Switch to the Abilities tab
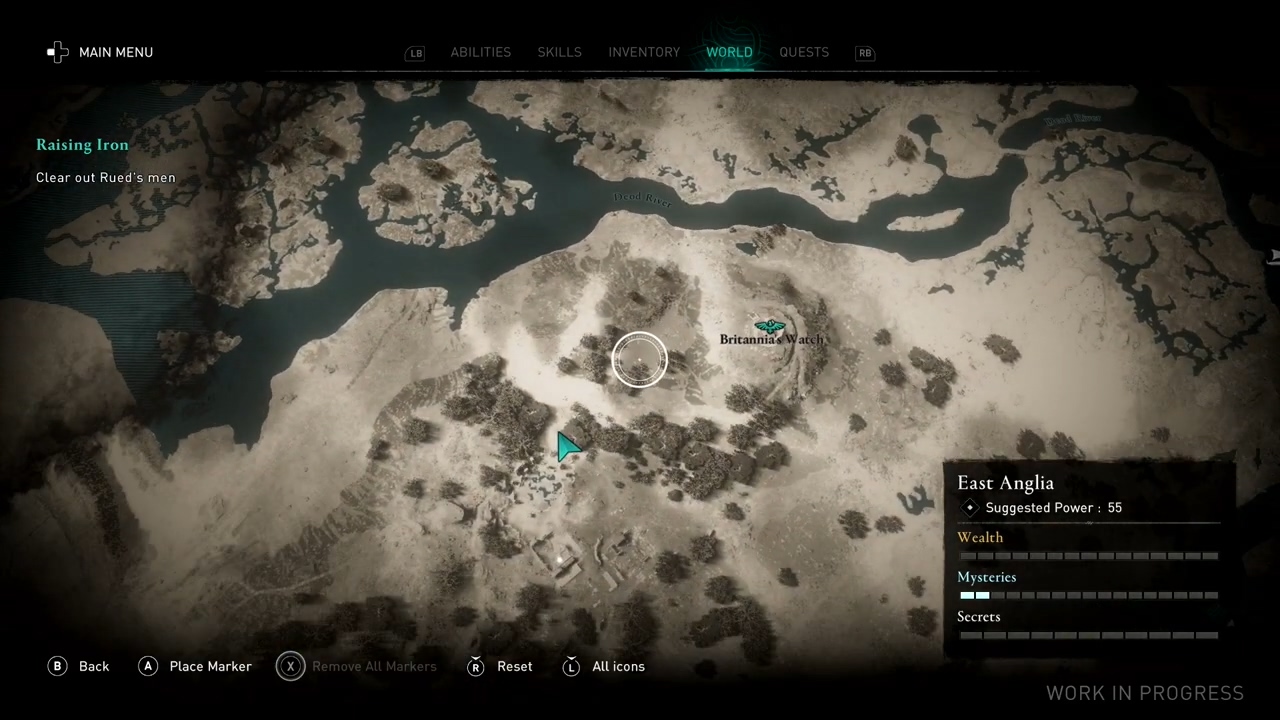Image resolution: width=1280 pixels, height=720 pixels. (480, 52)
